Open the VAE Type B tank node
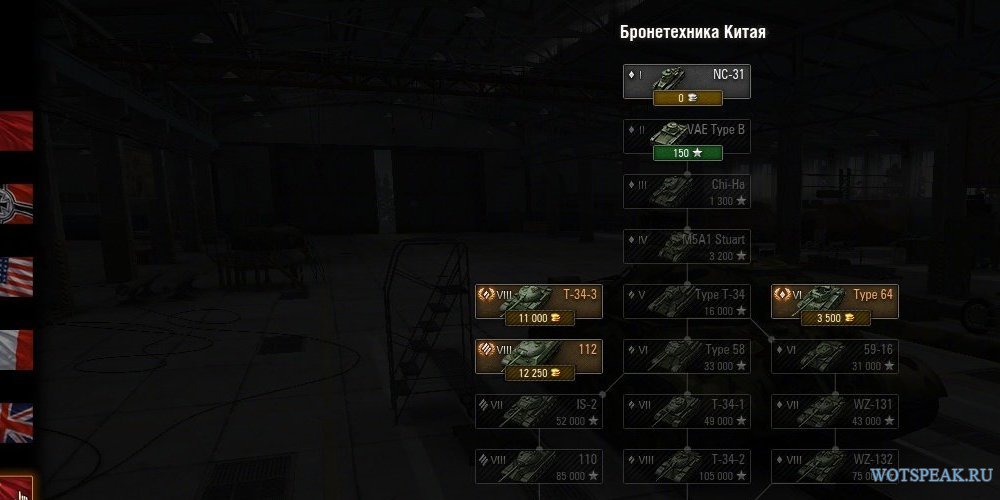This screenshot has width=1000, height=500. coord(686,136)
